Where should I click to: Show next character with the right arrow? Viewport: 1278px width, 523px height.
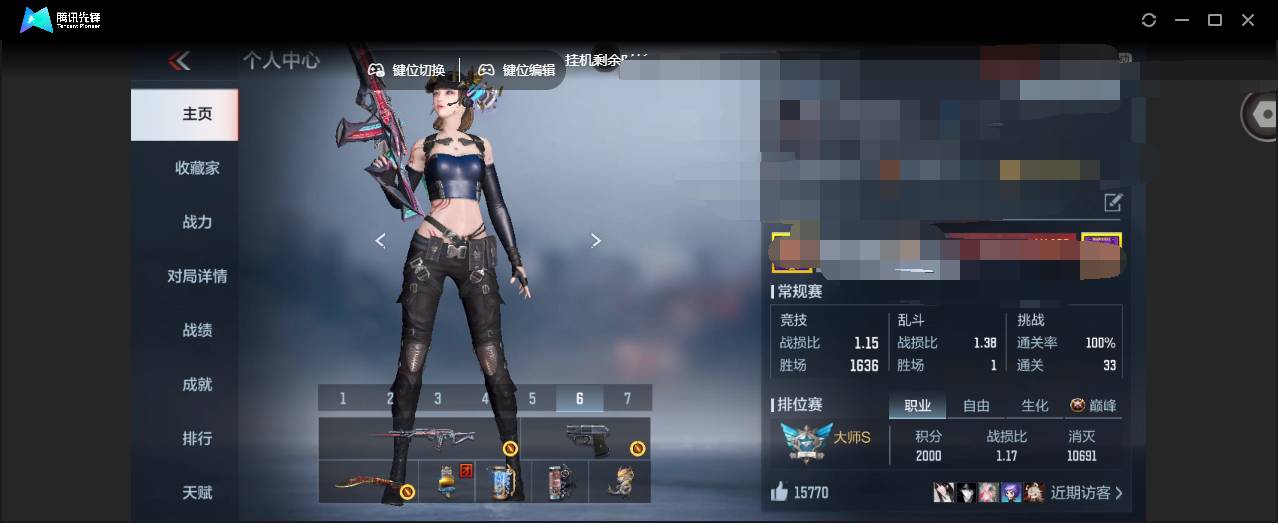pyautogui.click(x=596, y=240)
